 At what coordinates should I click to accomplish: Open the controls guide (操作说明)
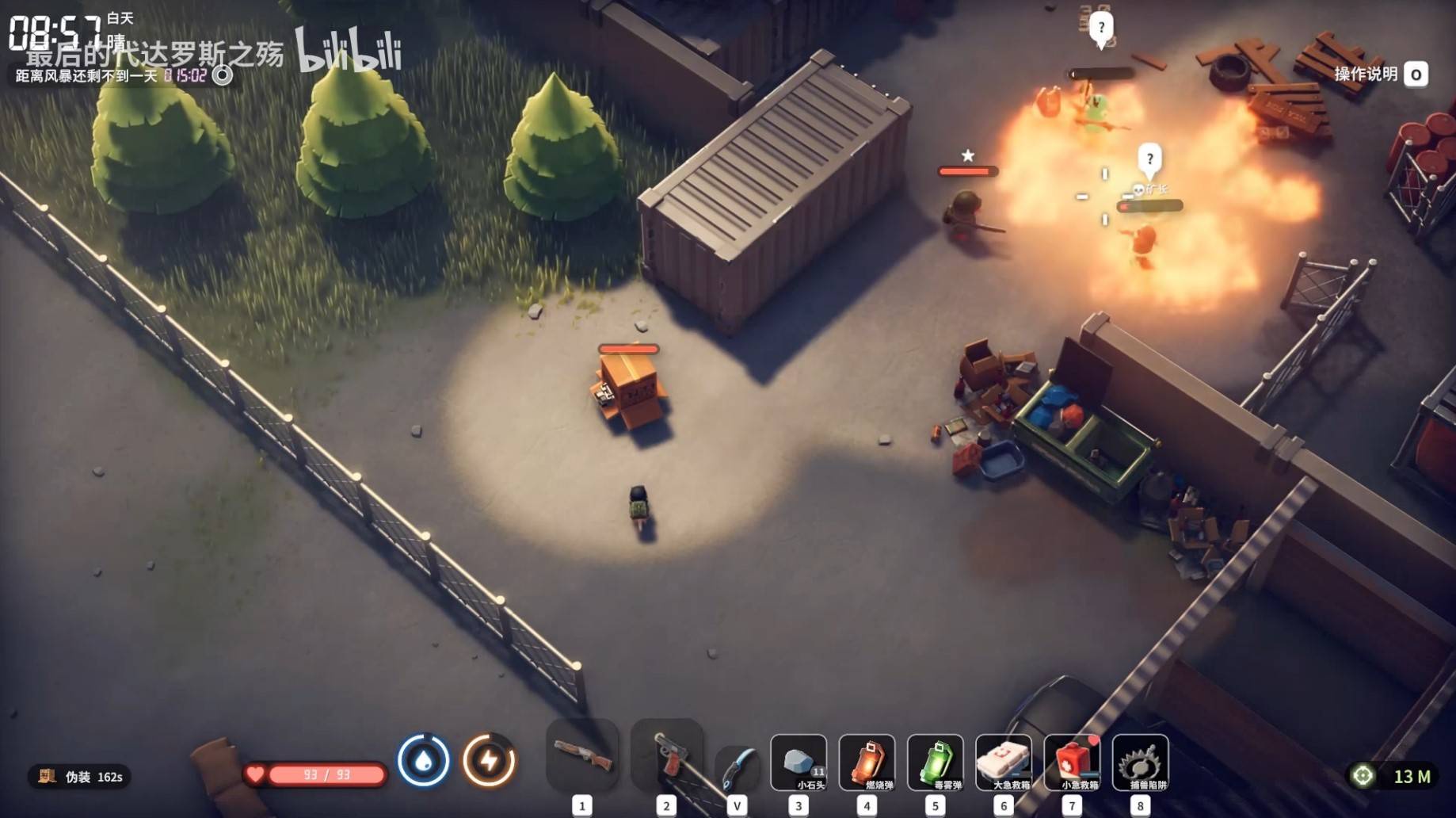click(x=1380, y=75)
